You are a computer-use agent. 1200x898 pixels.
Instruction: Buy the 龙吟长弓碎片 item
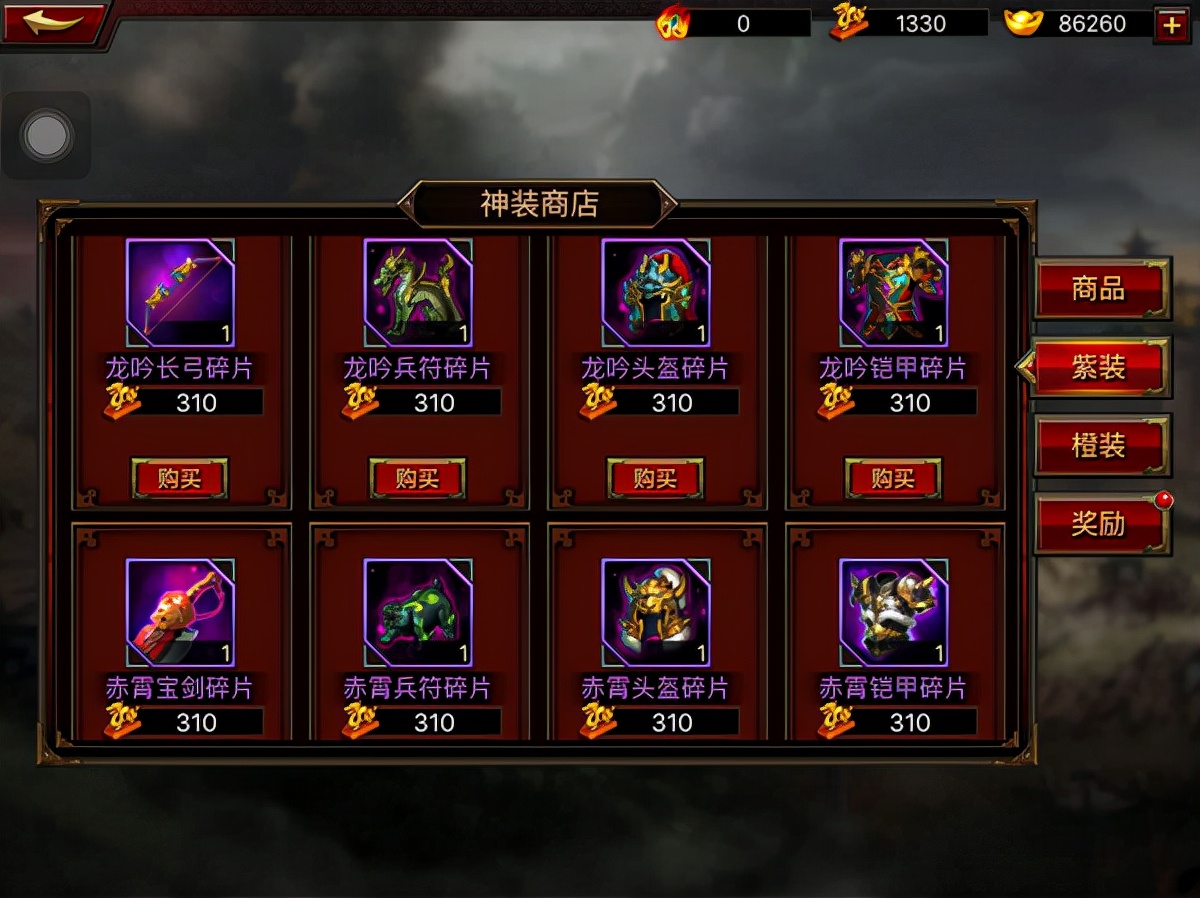[180, 479]
